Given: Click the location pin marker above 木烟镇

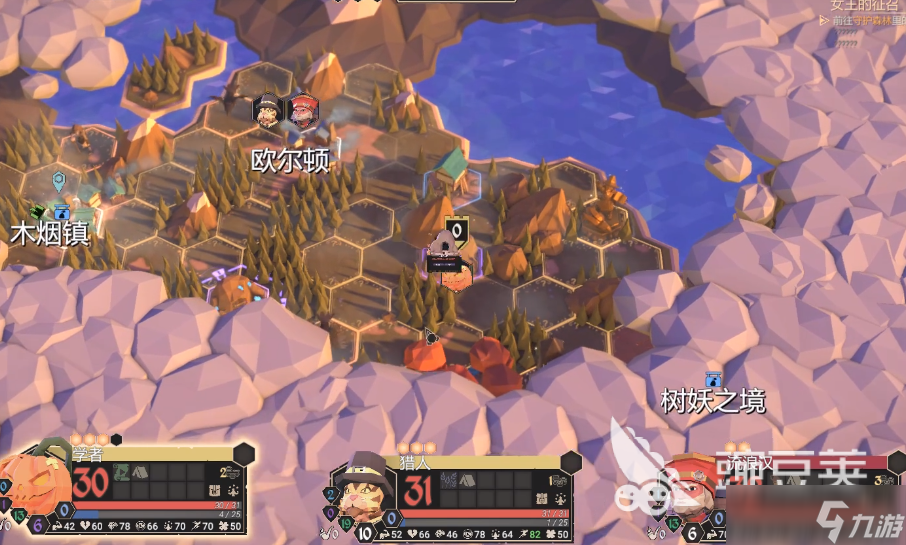Looking at the screenshot, I should click(x=59, y=181).
